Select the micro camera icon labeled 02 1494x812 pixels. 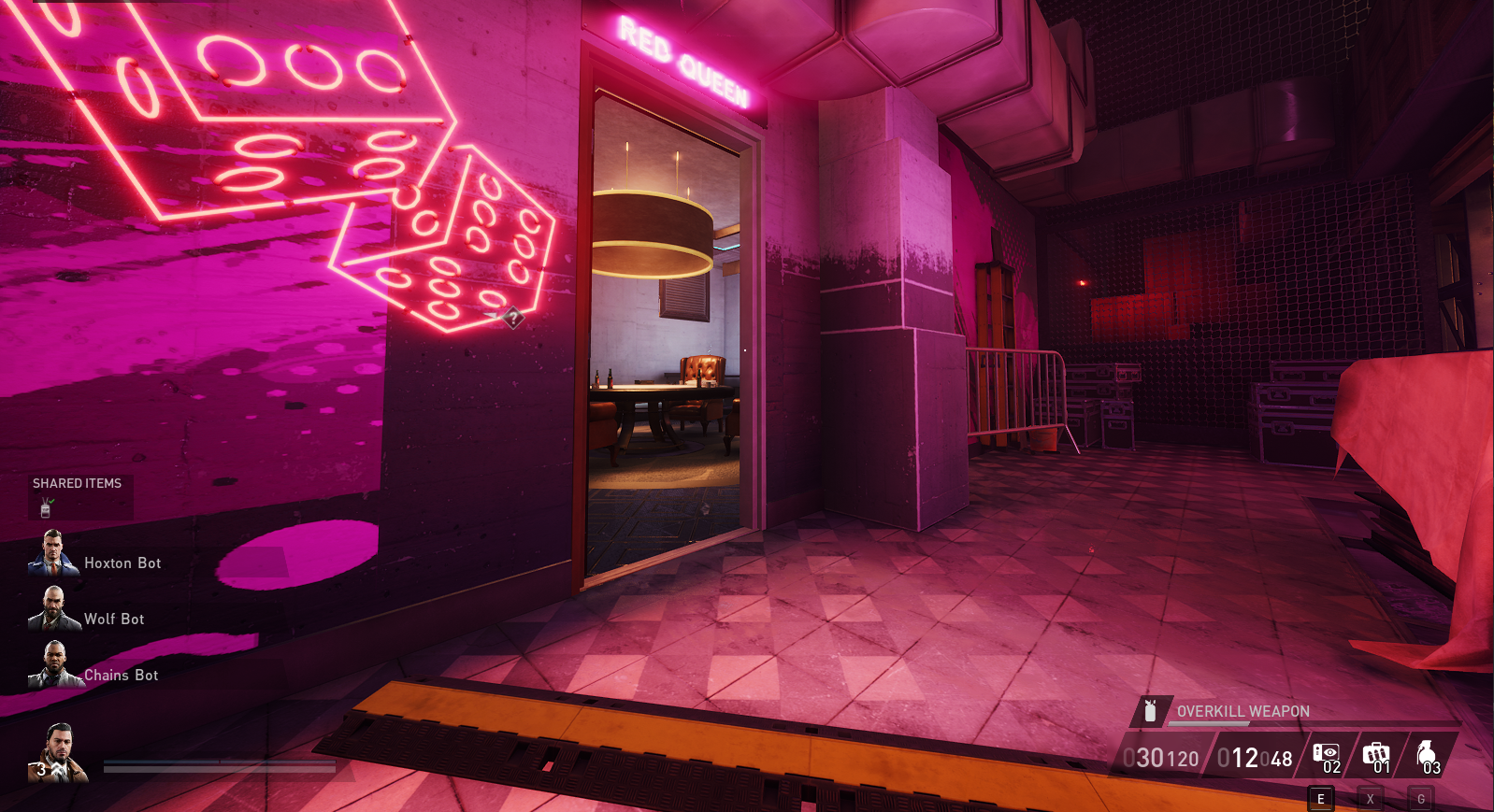coord(1328,751)
